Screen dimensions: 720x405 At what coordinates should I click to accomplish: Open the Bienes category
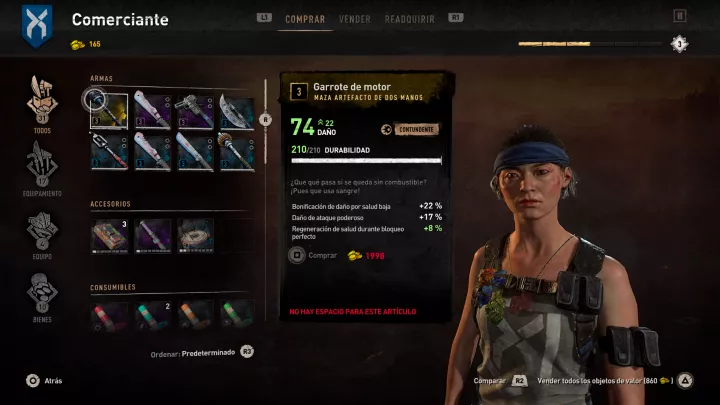point(42,296)
